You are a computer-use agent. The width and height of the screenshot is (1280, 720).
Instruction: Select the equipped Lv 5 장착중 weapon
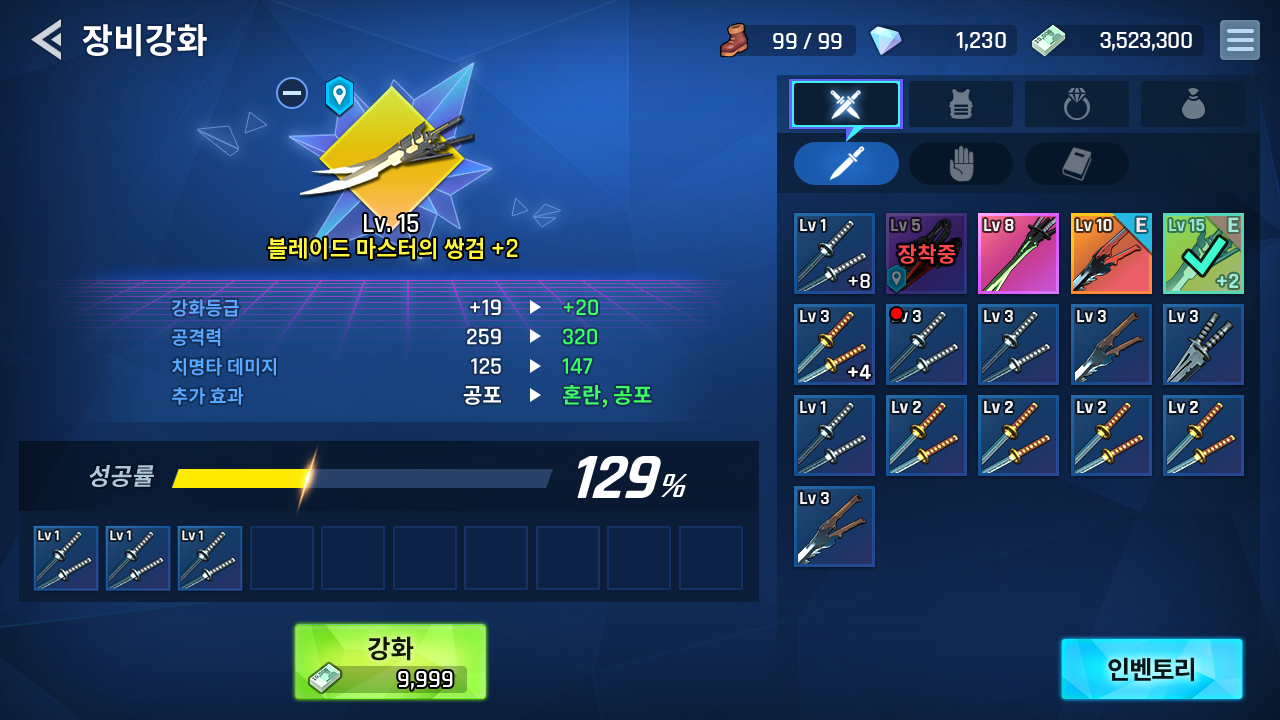(926, 253)
